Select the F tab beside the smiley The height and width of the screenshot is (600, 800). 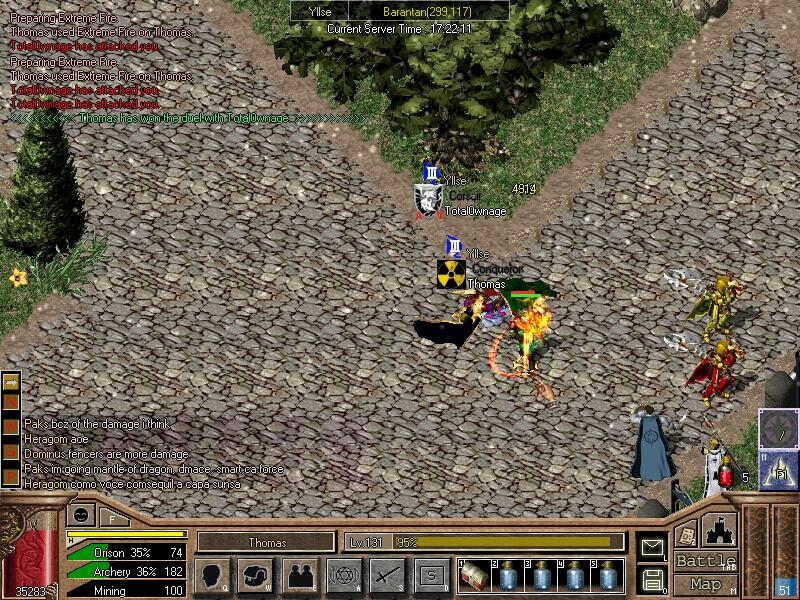tap(113, 517)
